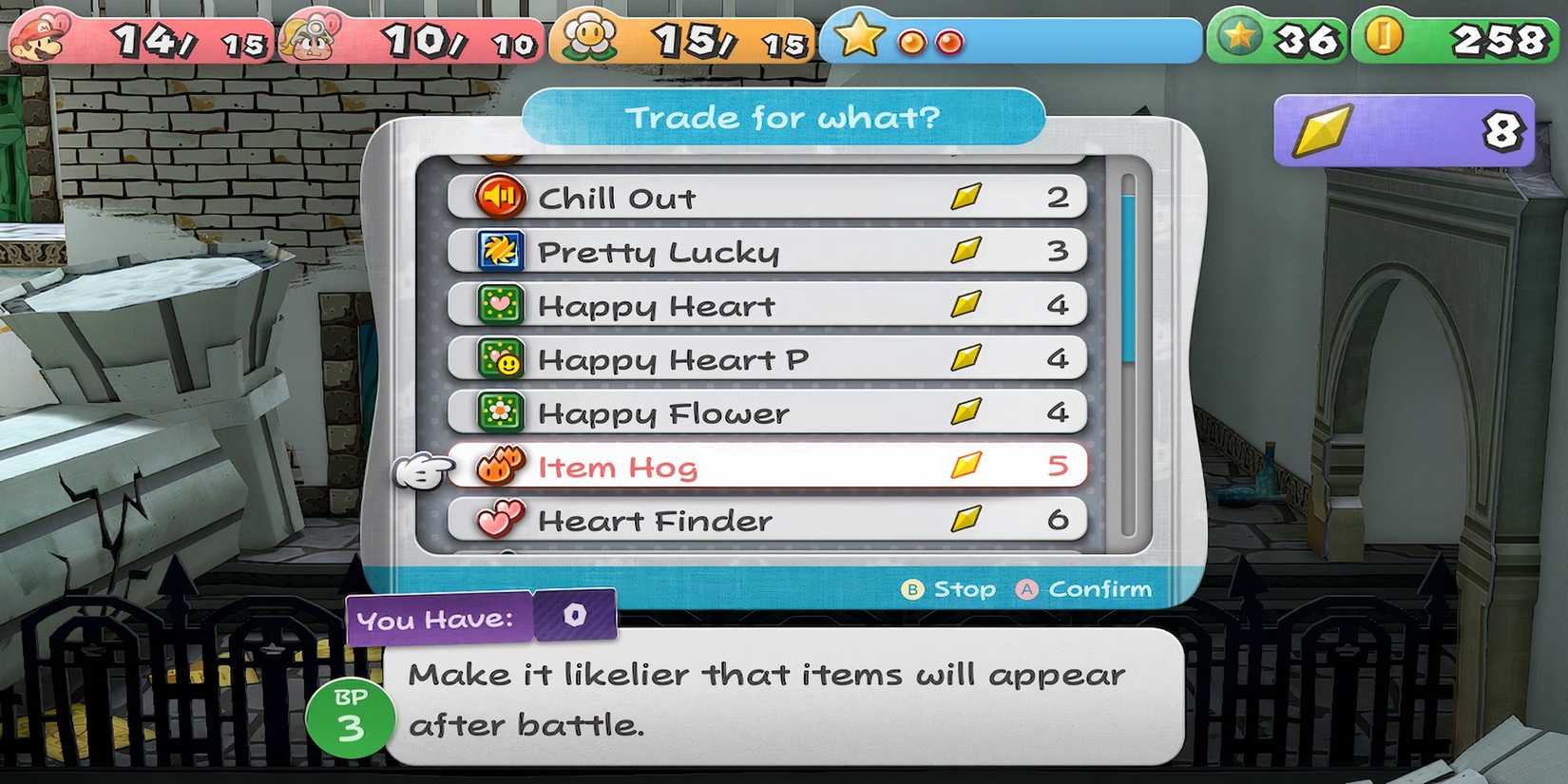1568x784 pixels.
Task: Select the Chill Out badge icon
Action: [x=504, y=198]
